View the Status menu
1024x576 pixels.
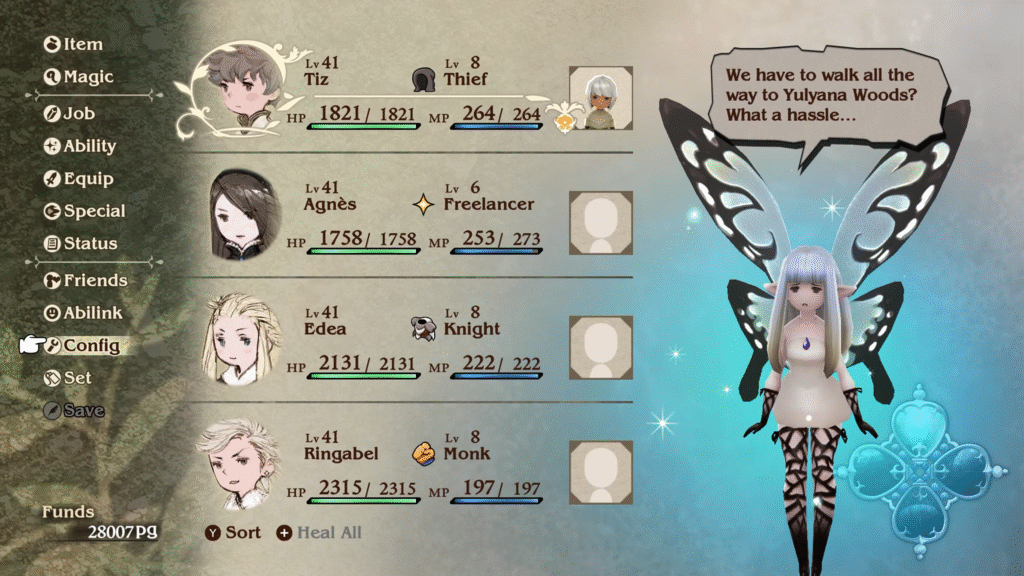pyautogui.click(x=81, y=243)
